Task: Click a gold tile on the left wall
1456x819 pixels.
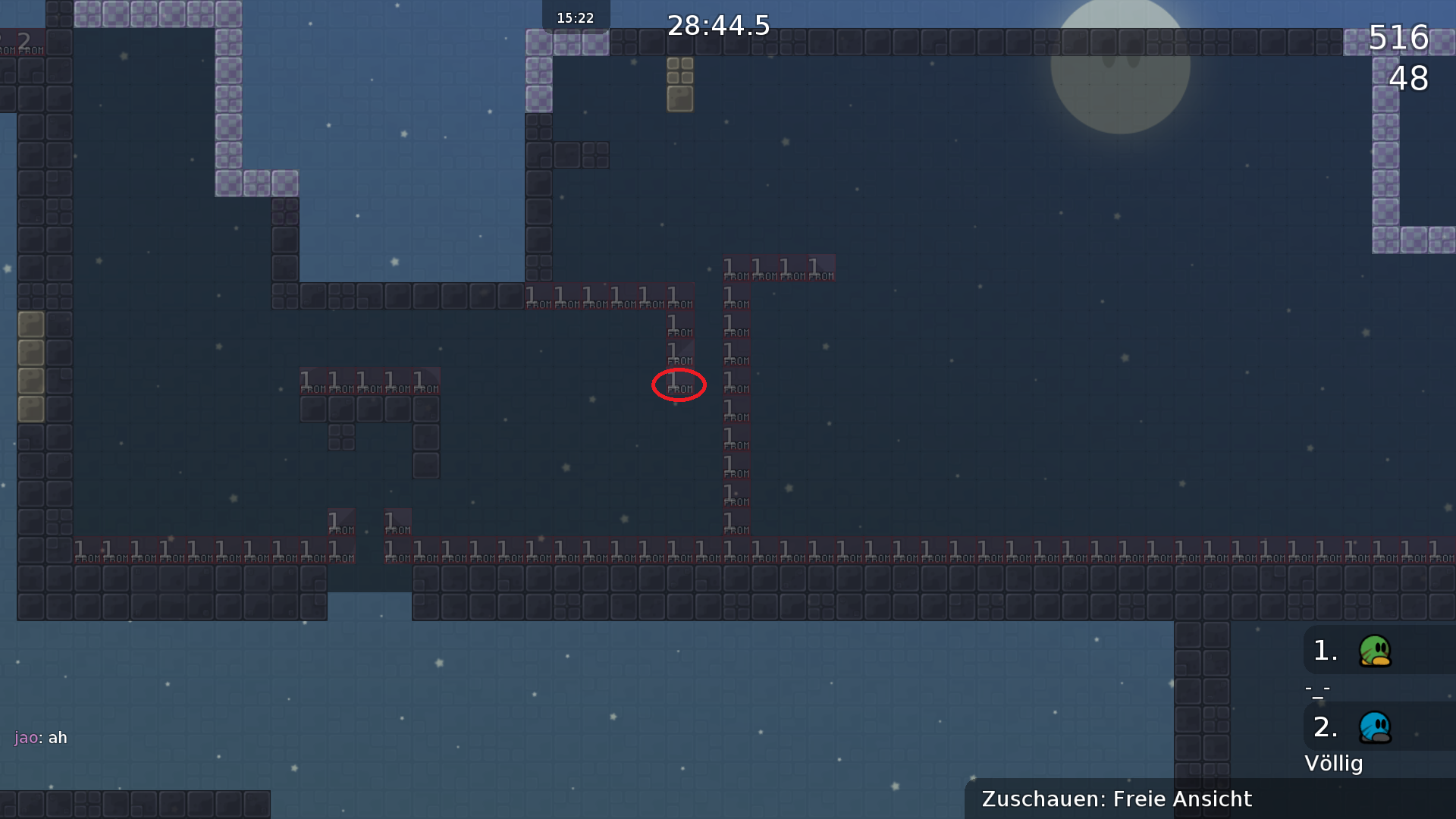Action: pos(32,351)
